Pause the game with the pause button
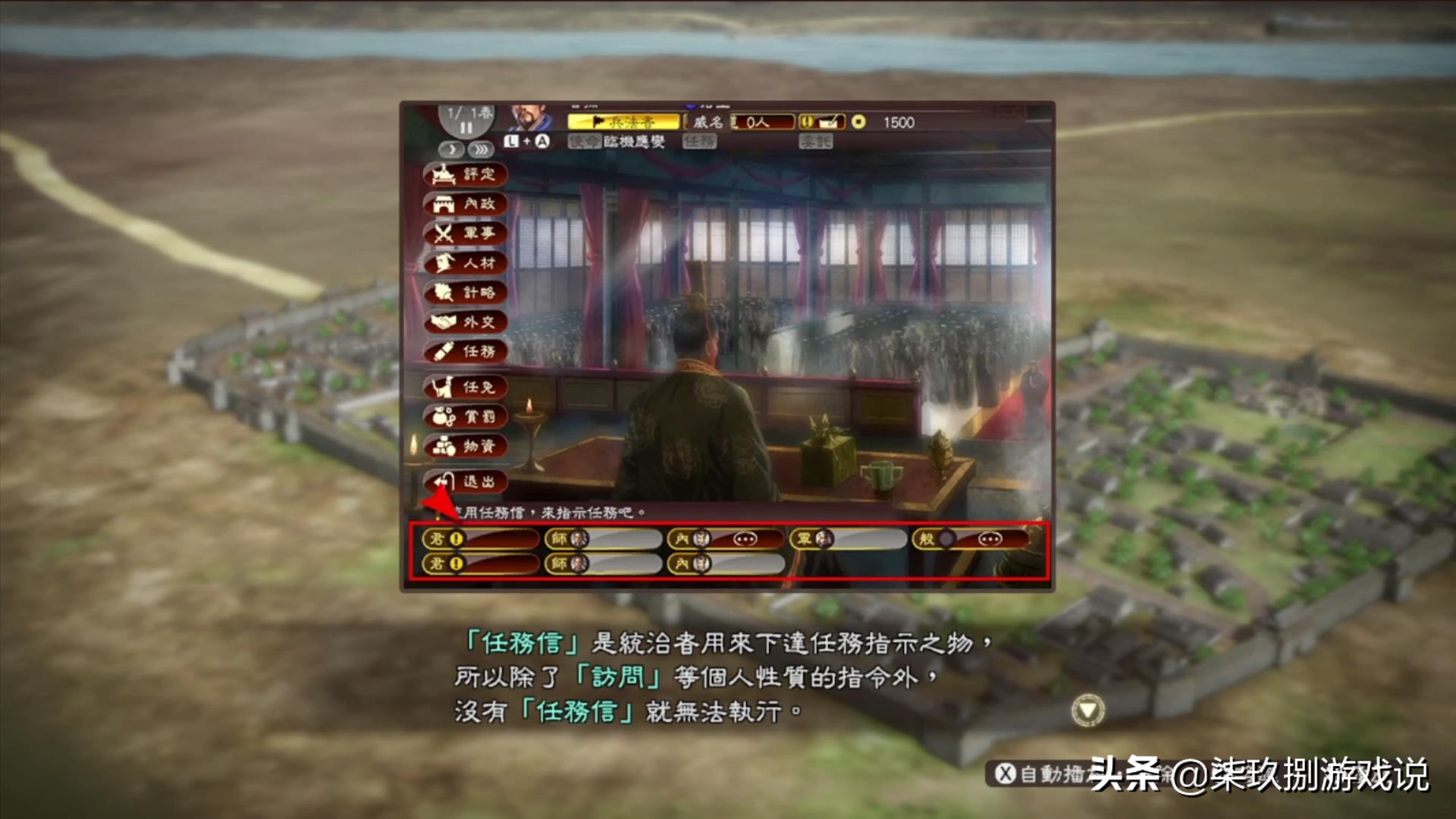 click(x=466, y=127)
